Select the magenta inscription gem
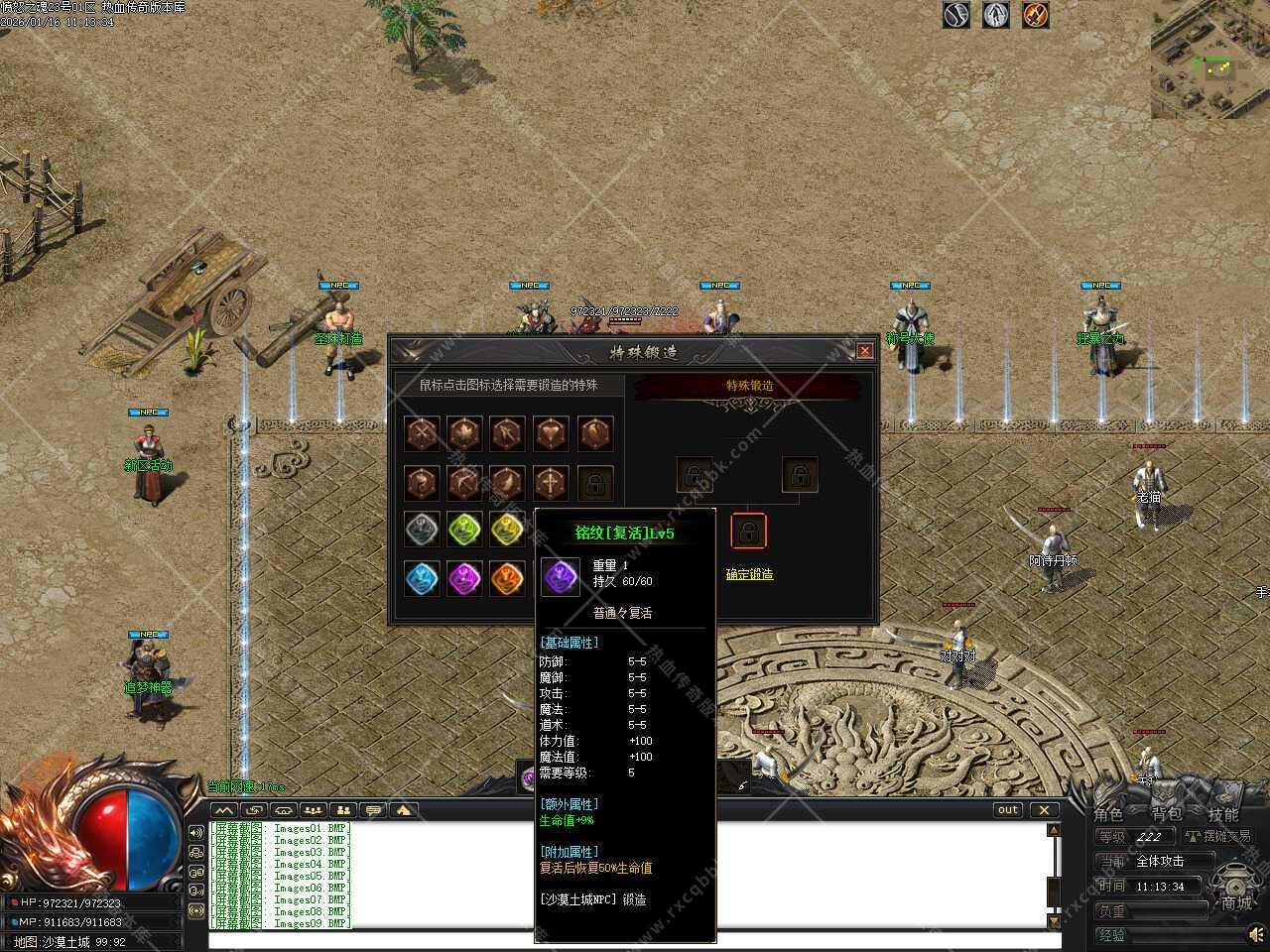Viewport: 1270px width, 952px height. (464, 577)
